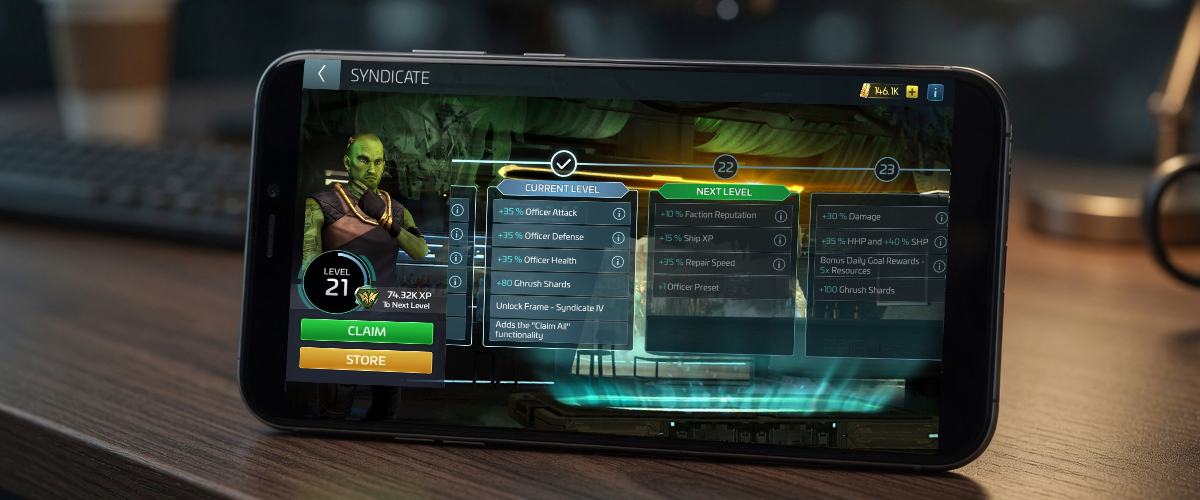The image size is (1200, 500).
Task: Show info for Officer Health bonus
Action: 618,261
